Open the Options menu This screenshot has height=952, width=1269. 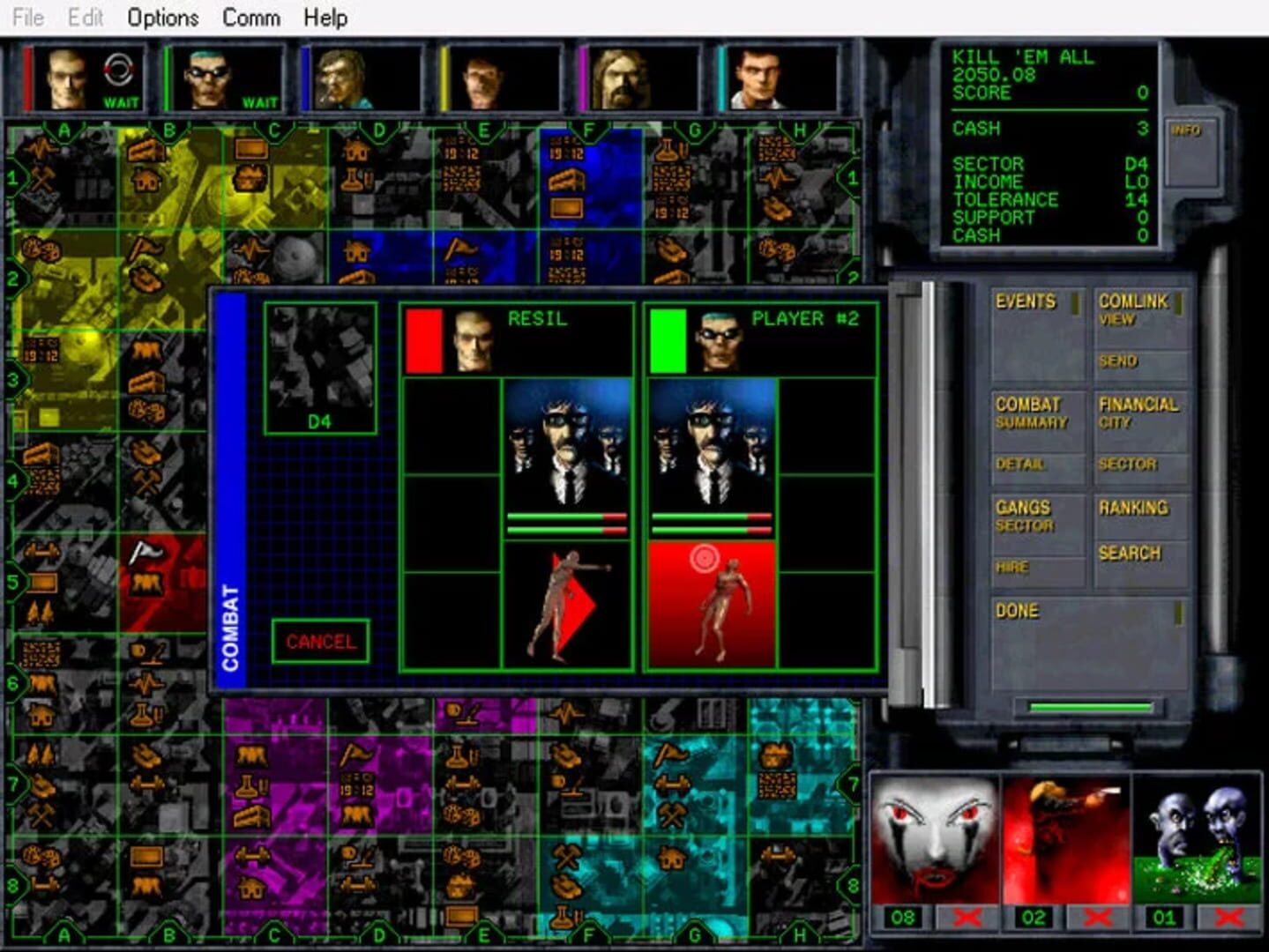(x=161, y=18)
